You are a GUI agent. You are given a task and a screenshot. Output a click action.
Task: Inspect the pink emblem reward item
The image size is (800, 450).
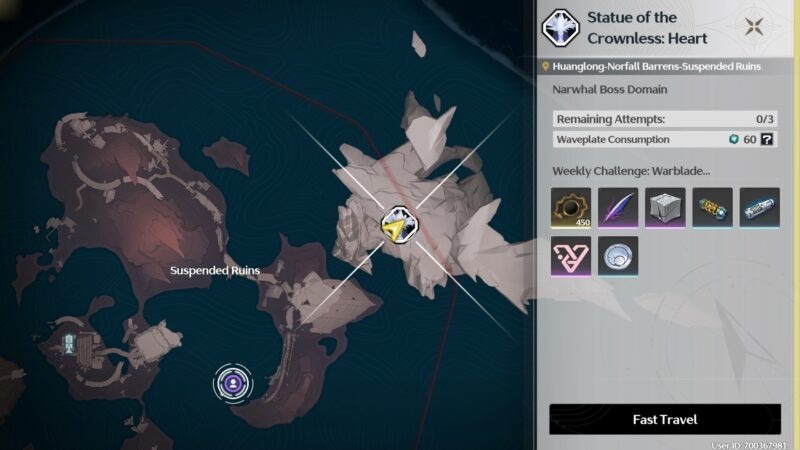[x=571, y=256]
